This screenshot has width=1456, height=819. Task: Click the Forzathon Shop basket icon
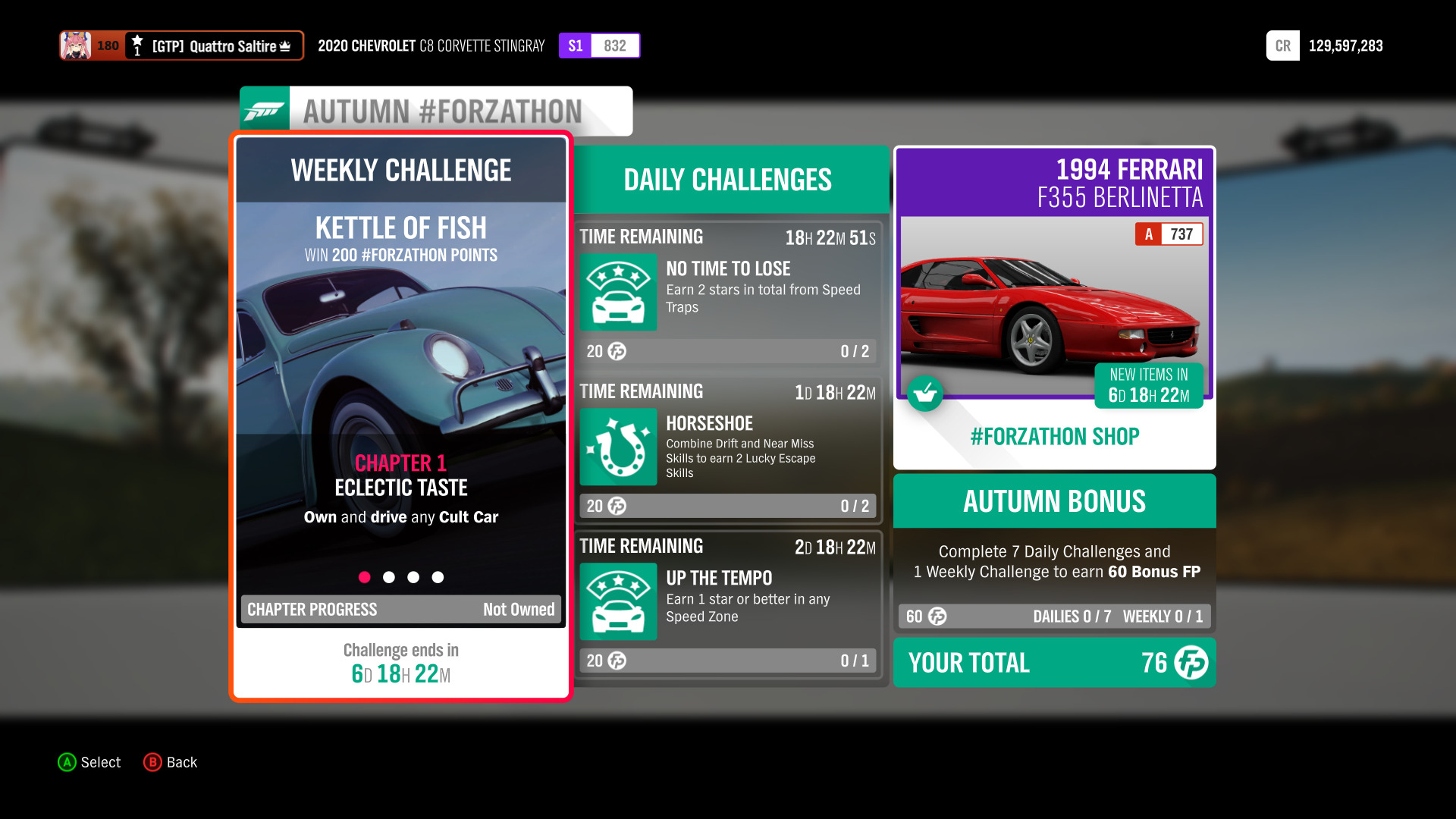(925, 394)
